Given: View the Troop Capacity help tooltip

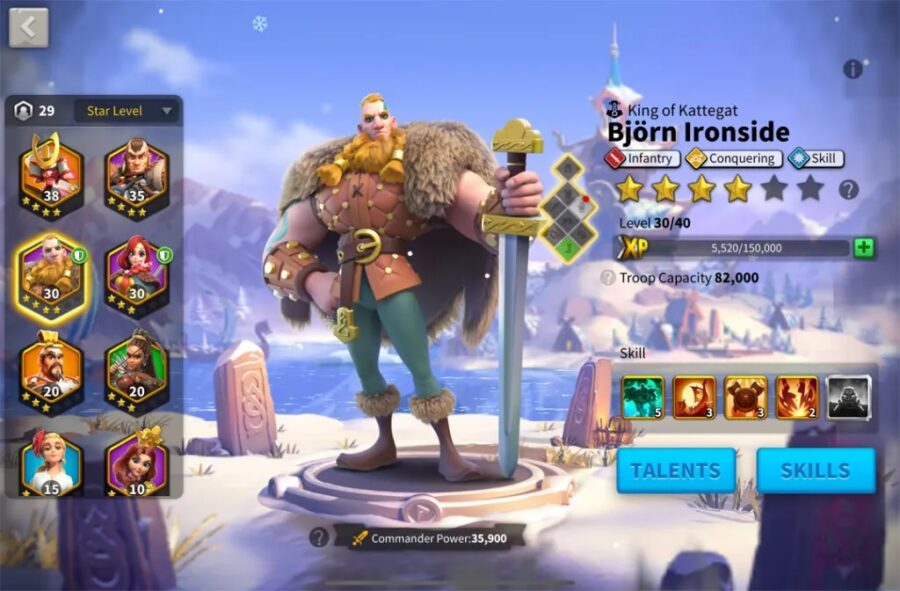Looking at the screenshot, I should pyautogui.click(x=607, y=278).
